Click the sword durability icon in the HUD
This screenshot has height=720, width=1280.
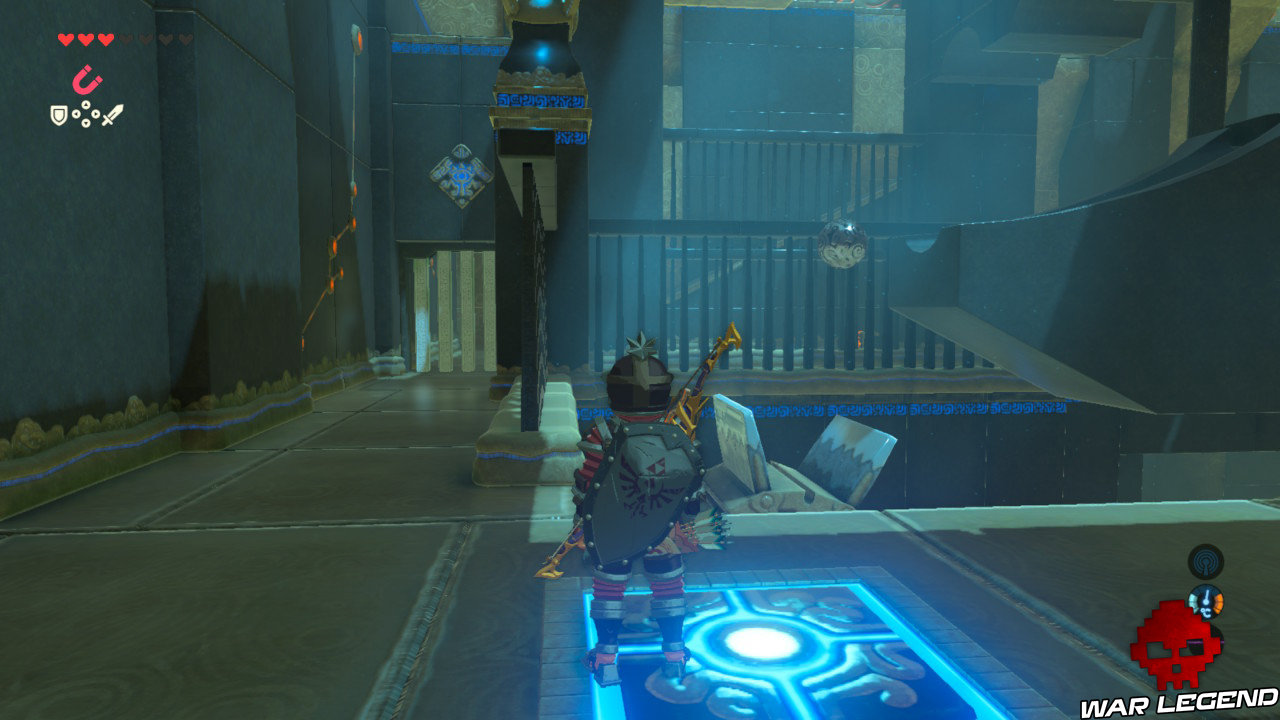click(x=112, y=114)
